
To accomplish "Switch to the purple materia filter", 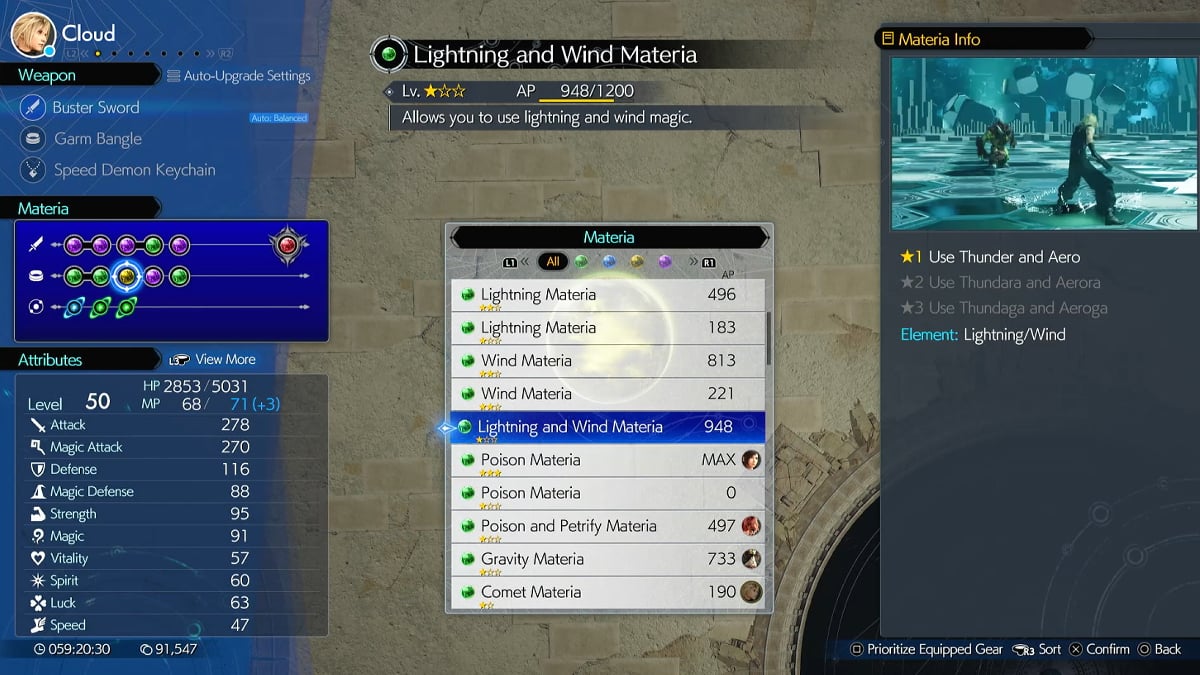I will point(665,262).
